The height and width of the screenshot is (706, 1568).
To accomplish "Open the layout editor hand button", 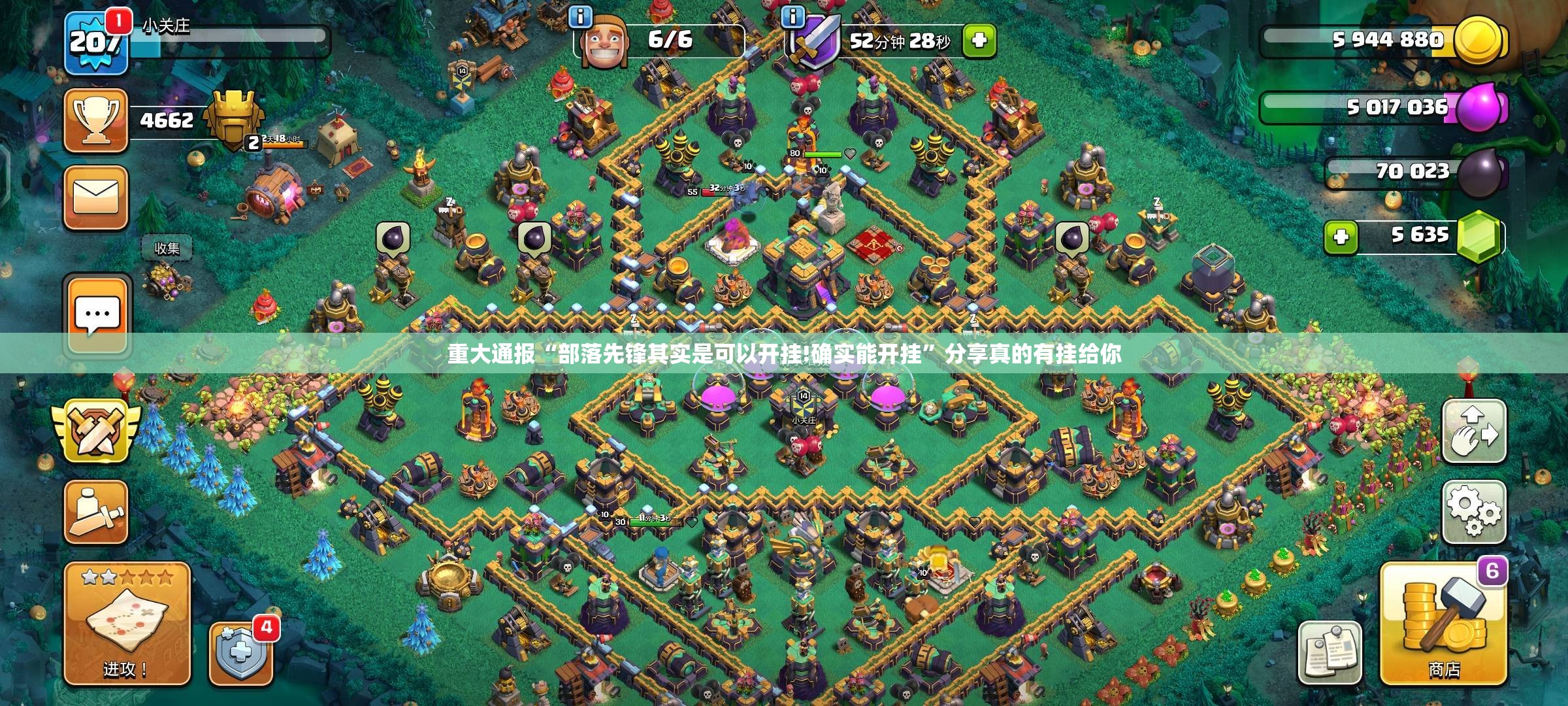I will [1474, 431].
